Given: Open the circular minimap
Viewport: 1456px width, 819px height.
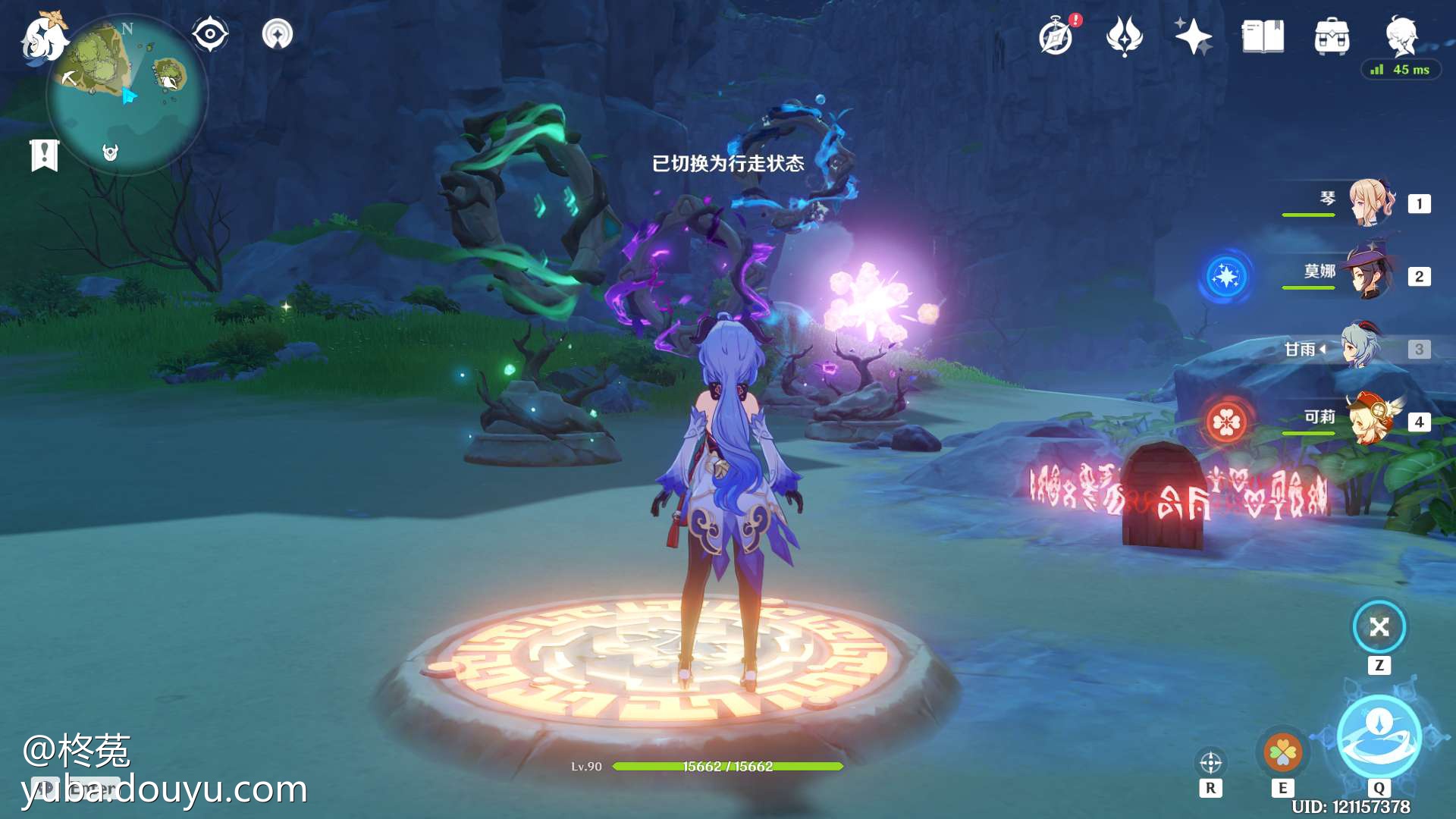Looking at the screenshot, I should click(127, 96).
